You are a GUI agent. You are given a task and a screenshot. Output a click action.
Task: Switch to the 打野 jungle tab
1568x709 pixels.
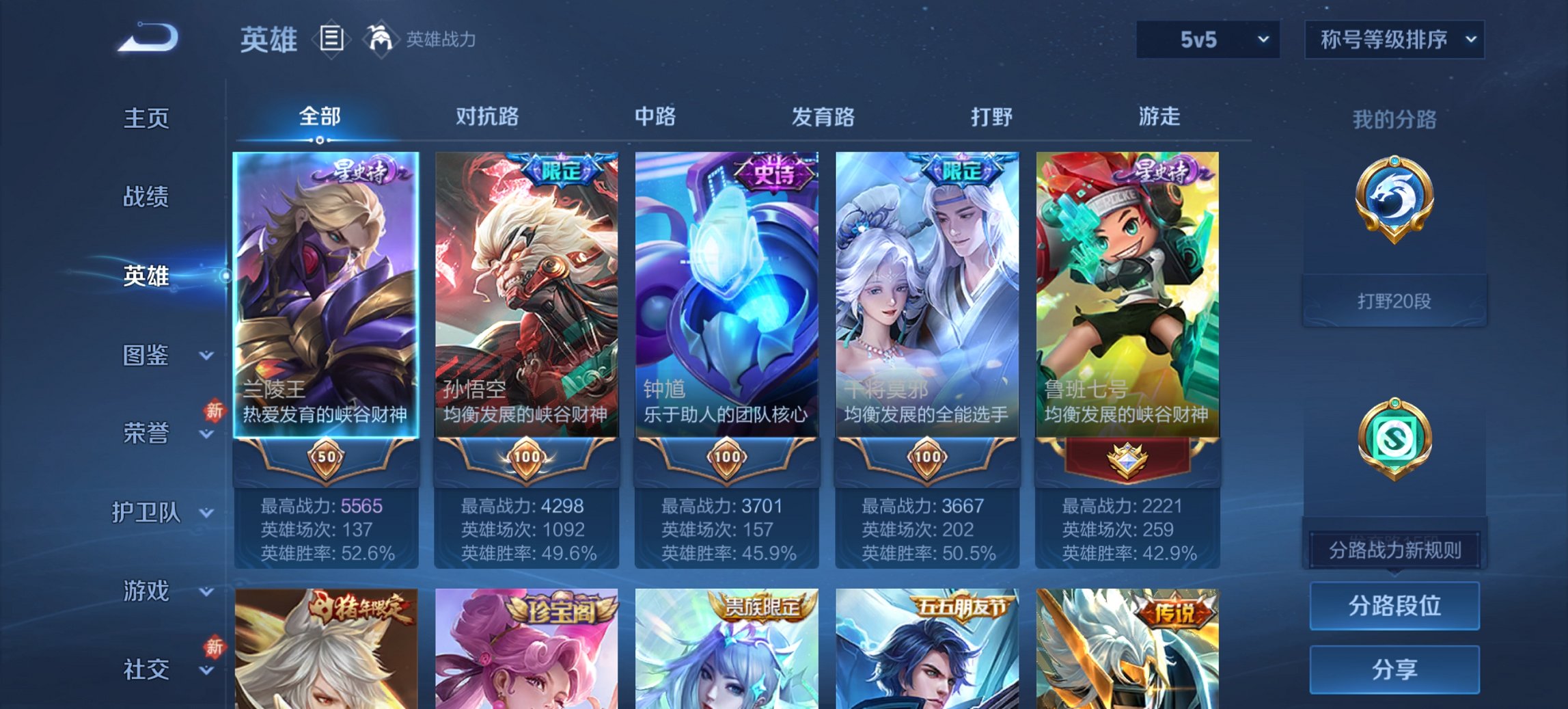click(990, 117)
